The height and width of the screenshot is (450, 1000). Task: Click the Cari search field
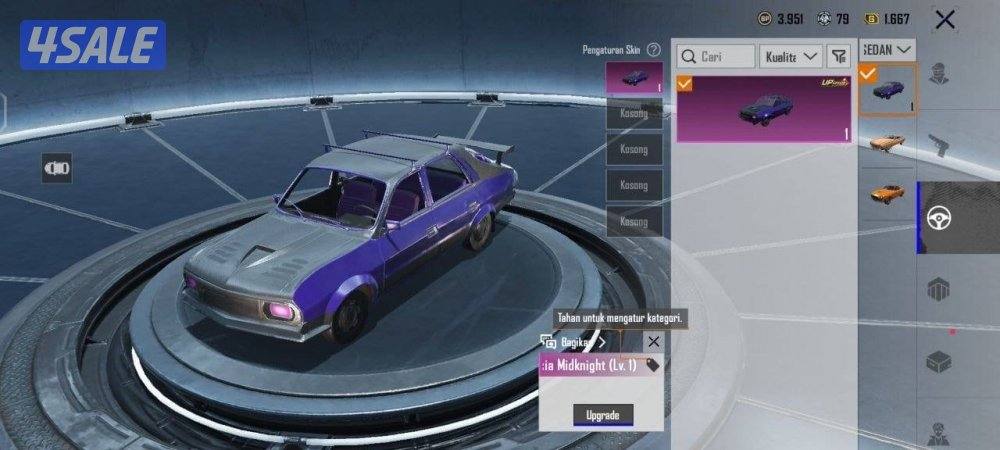point(716,57)
